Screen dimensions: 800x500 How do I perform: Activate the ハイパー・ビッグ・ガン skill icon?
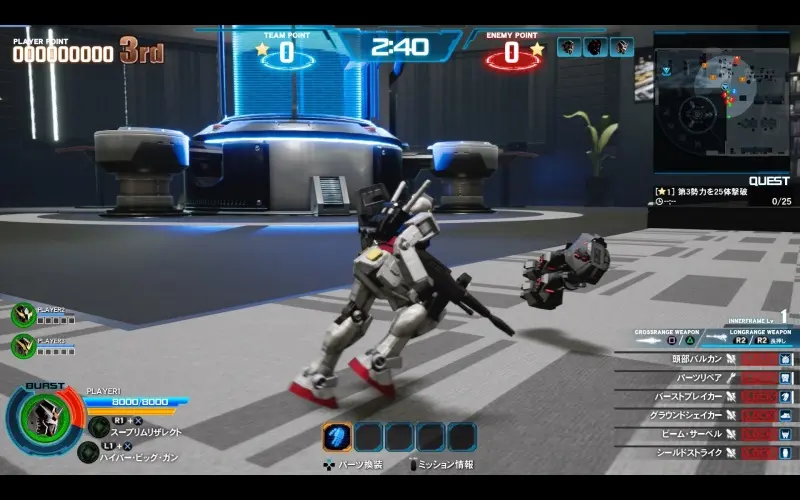pyautogui.click(x=88, y=451)
